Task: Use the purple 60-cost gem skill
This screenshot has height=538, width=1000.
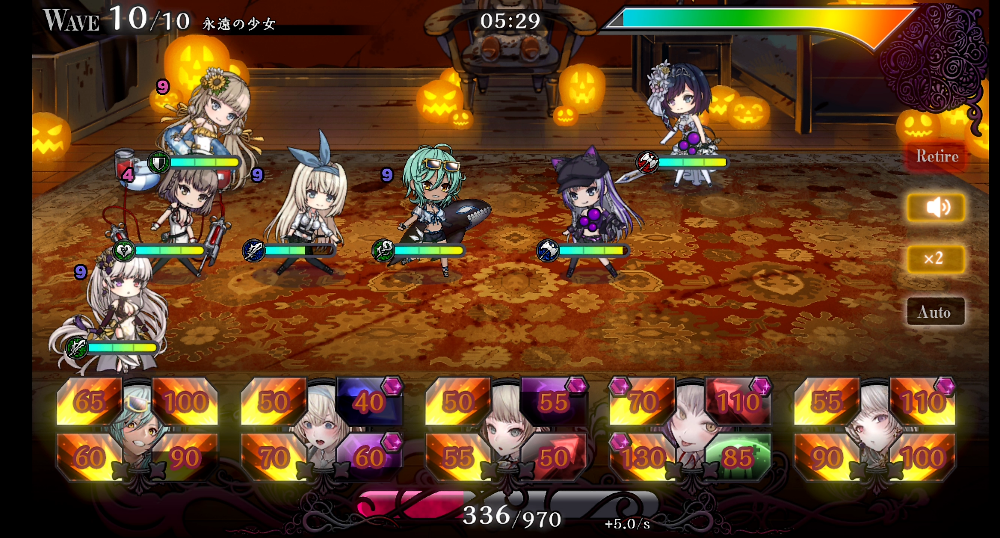Action: [369, 457]
